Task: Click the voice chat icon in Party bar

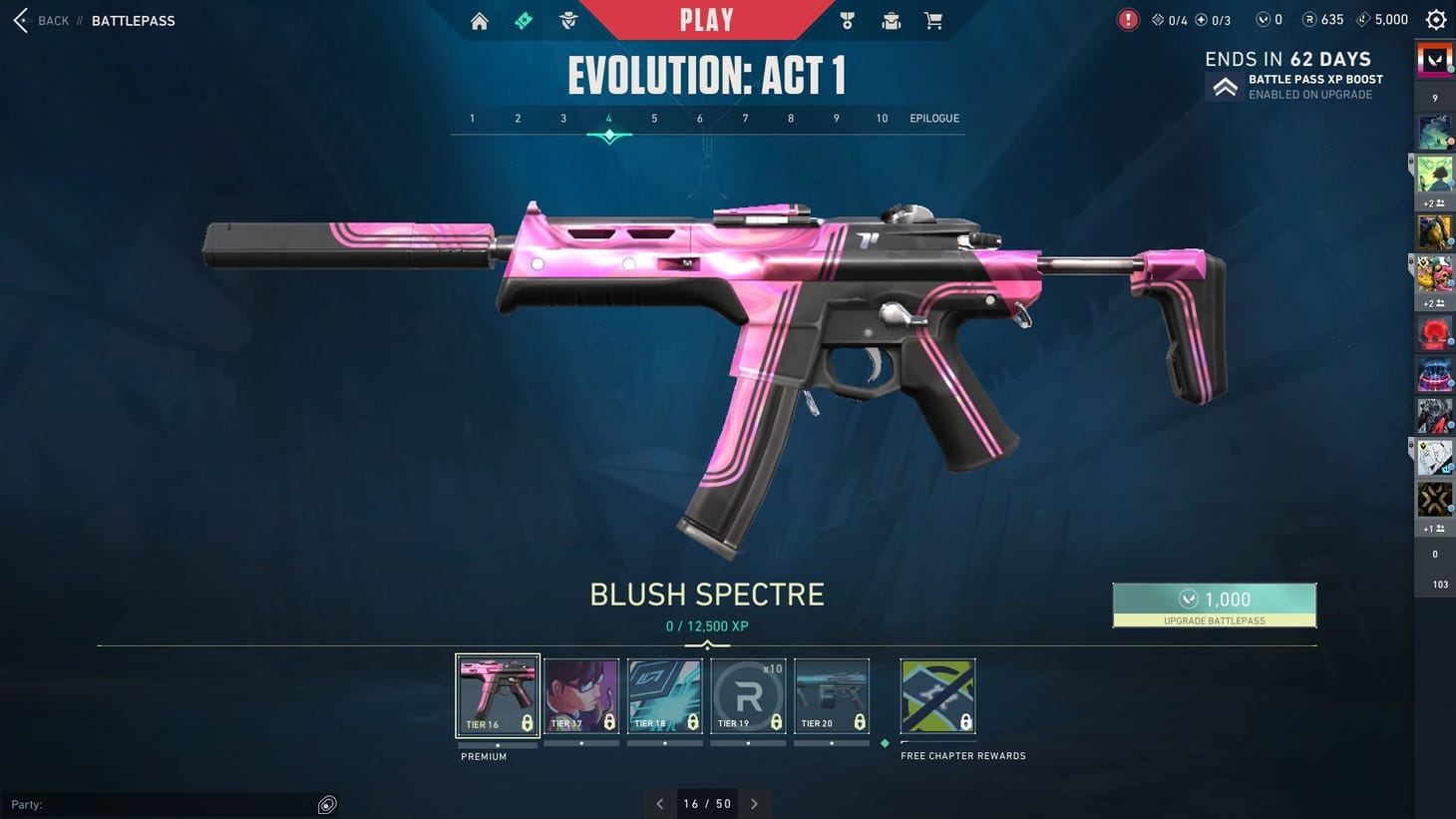Action: 326,804
